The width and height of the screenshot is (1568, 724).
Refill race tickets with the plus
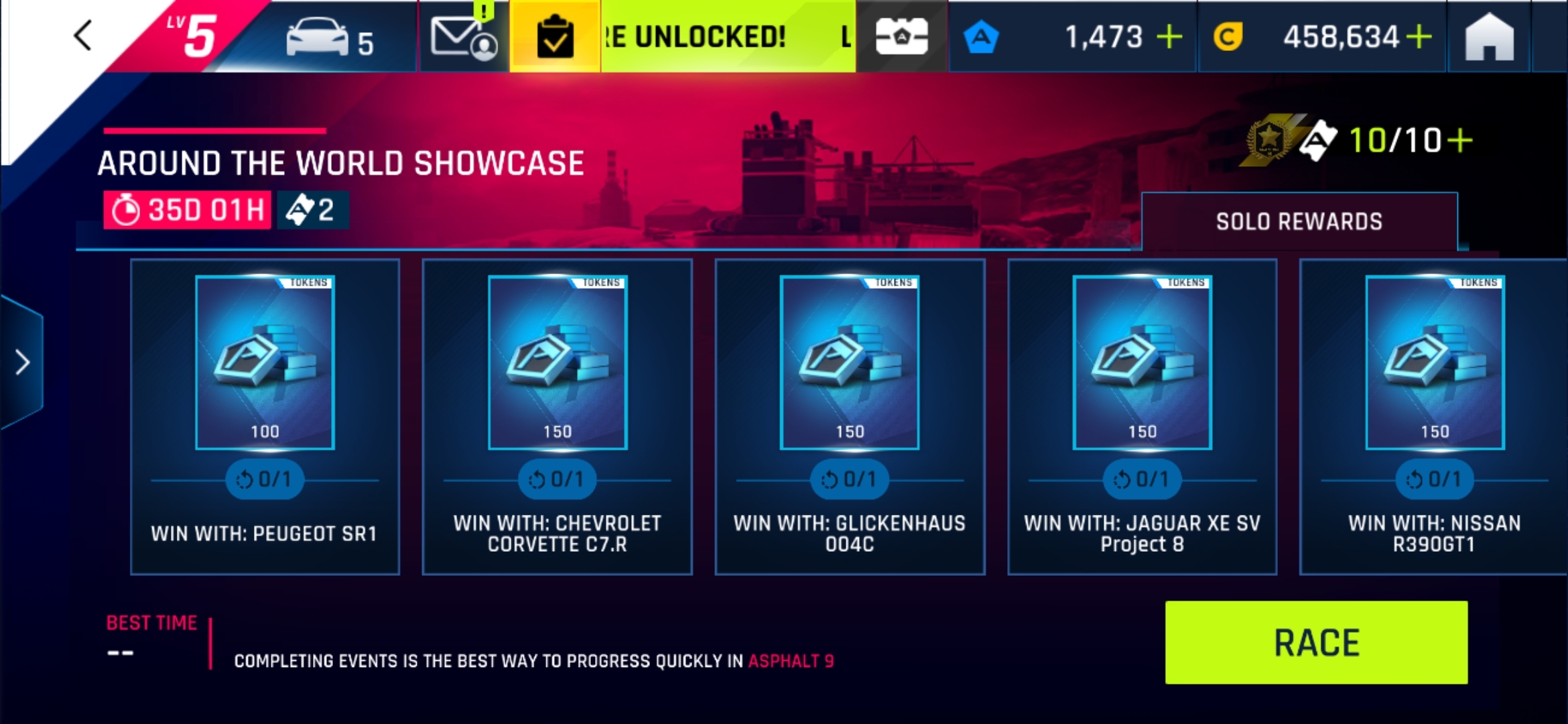coord(1461,141)
